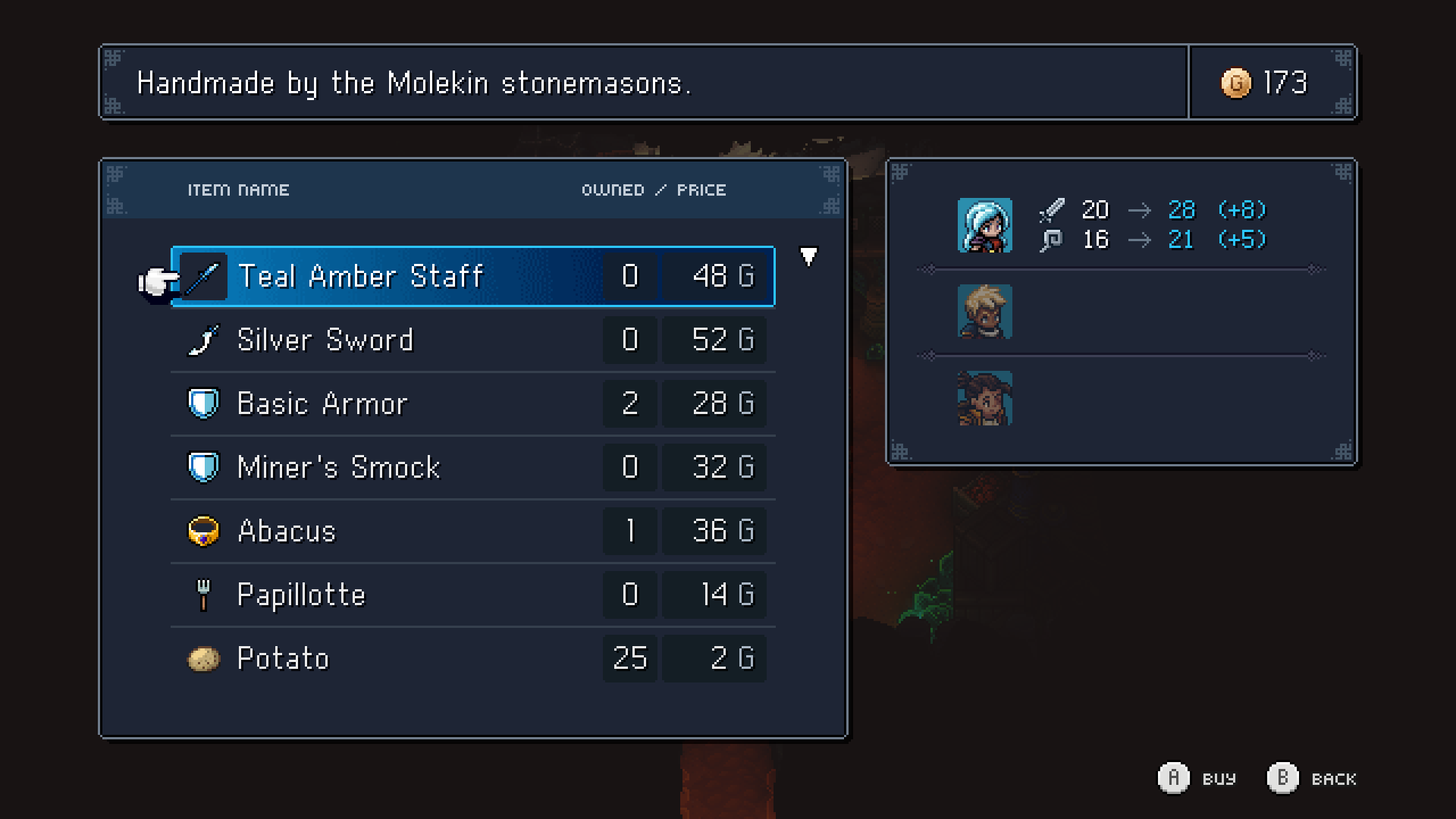Pick the Potato shop entry
This screenshot has height=819, width=1456.
473,659
